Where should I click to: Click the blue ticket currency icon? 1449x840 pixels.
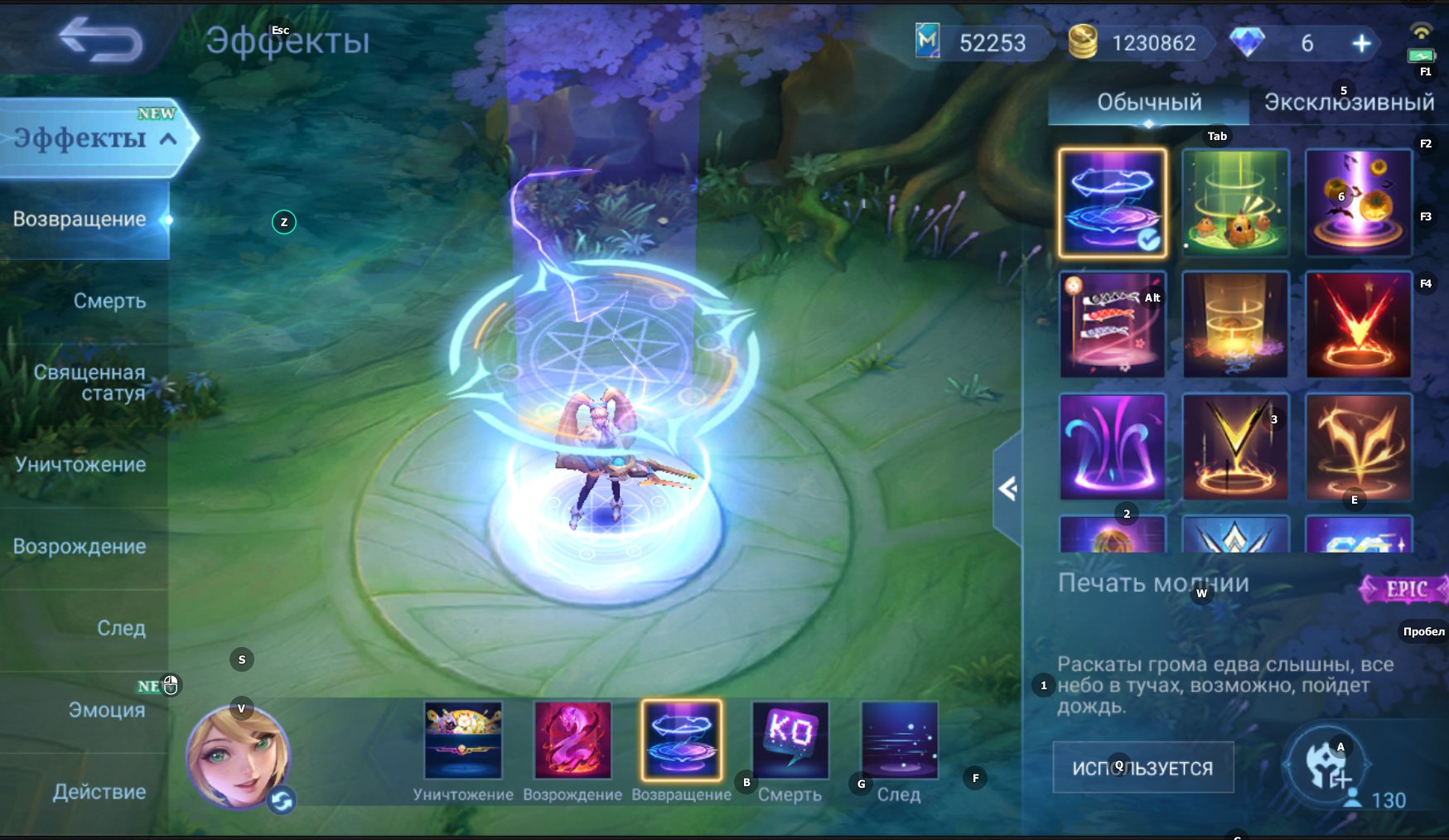point(928,41)
